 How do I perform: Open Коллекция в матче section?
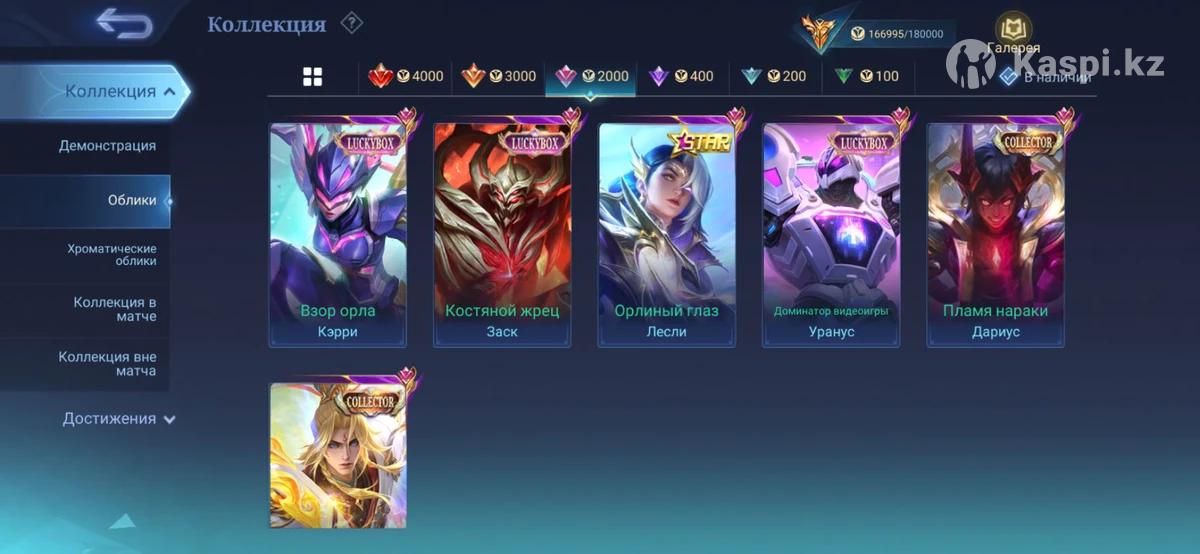(114, 309)
